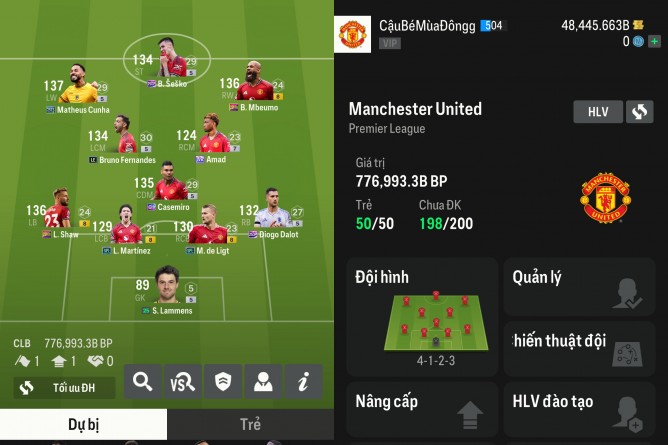
Task: Open the team tactics panel
Action: point(580,348)
